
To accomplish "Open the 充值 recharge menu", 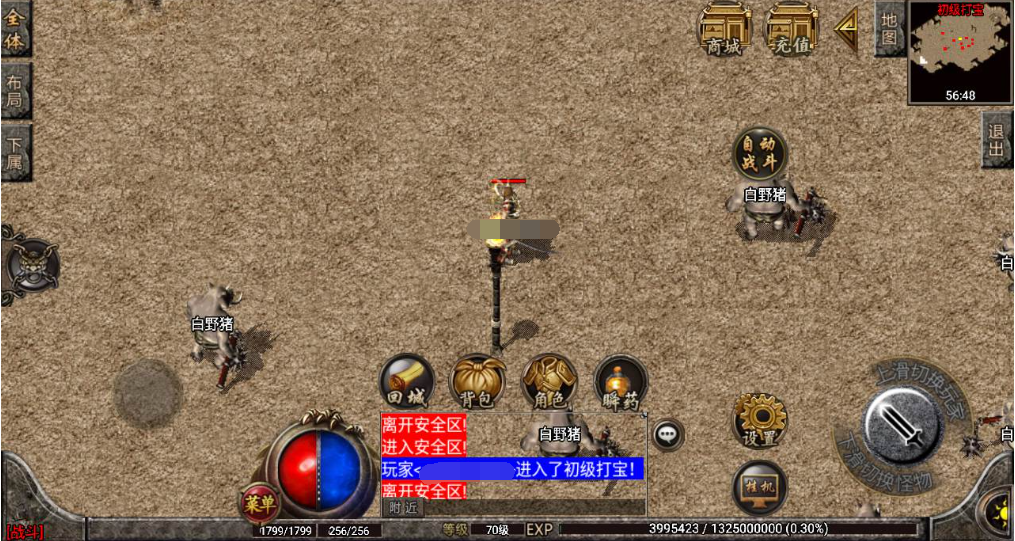I will 792,28.
